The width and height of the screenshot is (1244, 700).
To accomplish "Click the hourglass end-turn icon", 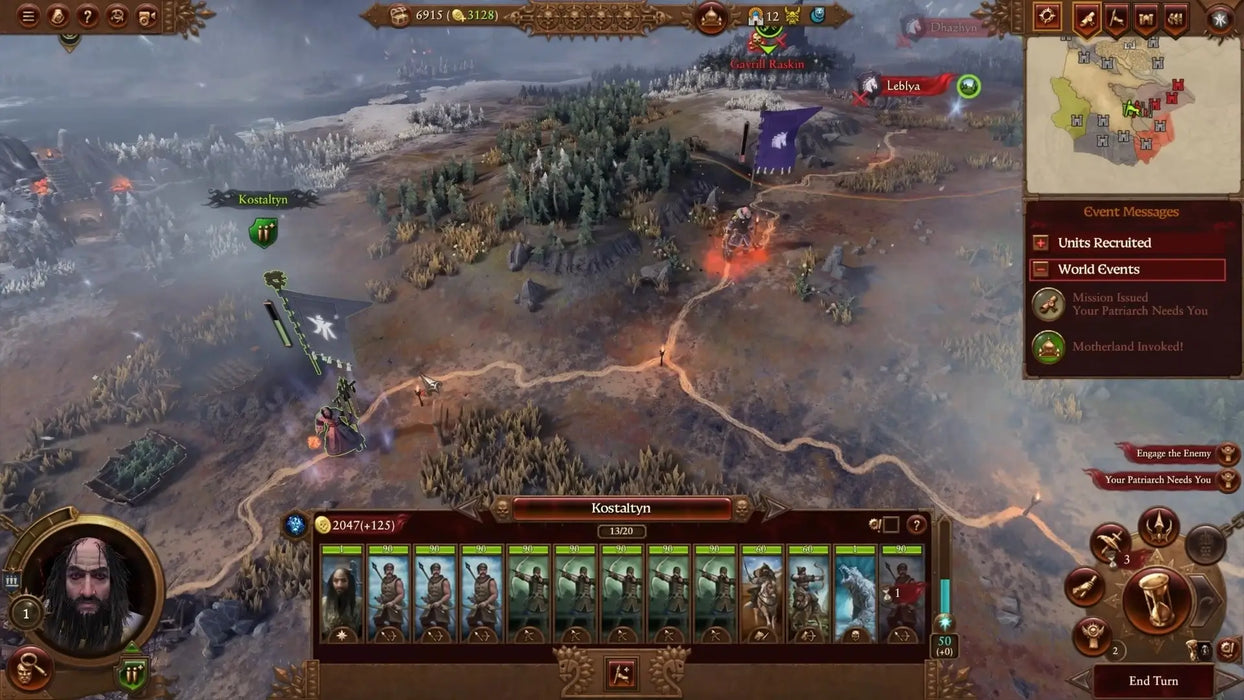I will (1157, 600).
